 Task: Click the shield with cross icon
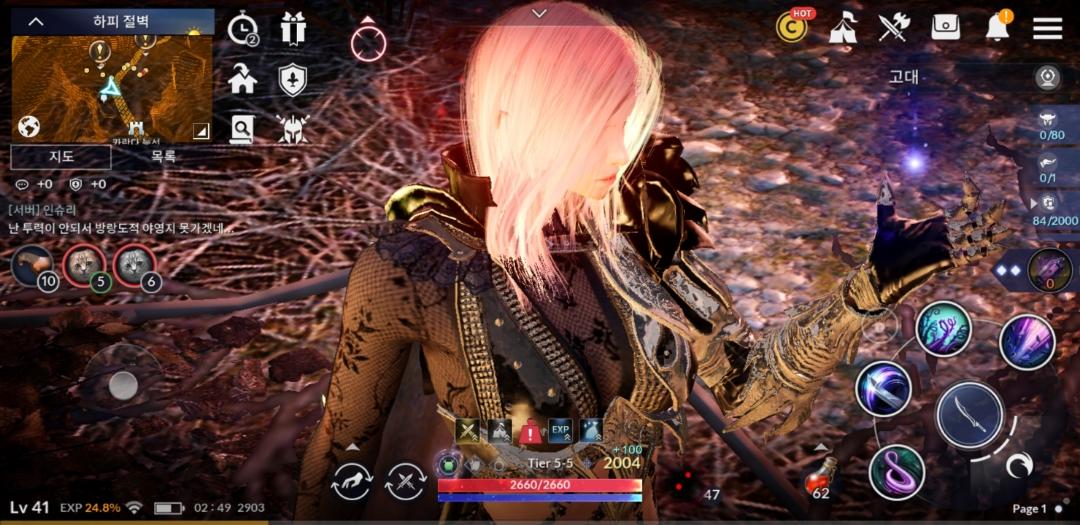coord(292,80)
